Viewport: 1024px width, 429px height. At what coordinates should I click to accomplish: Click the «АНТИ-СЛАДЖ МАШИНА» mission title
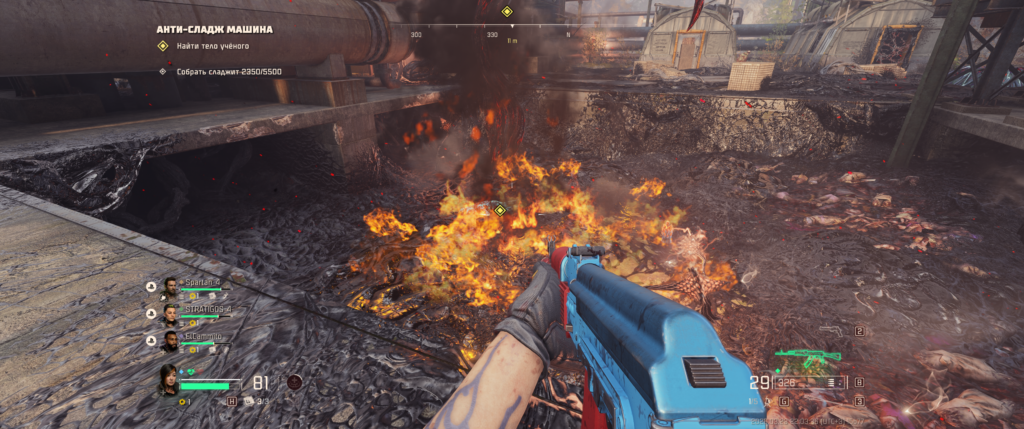(214, 30)
